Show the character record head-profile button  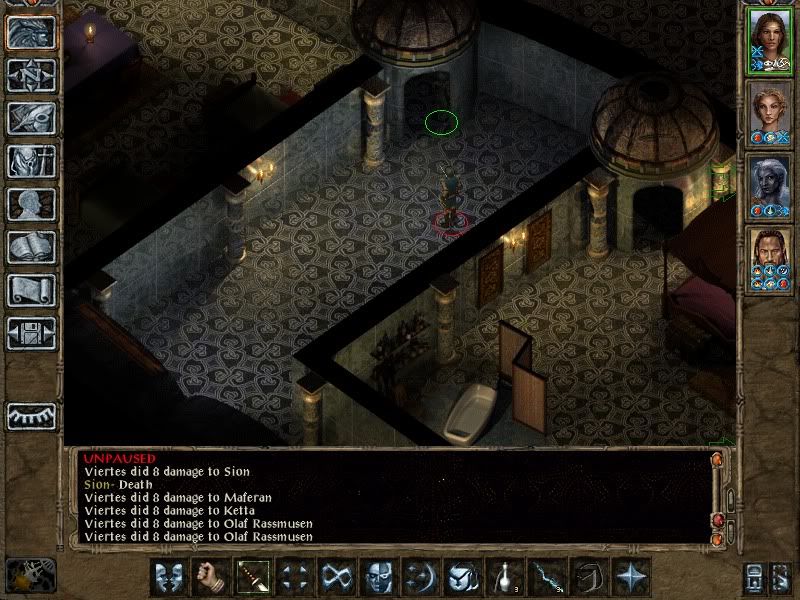pos(31,204)
